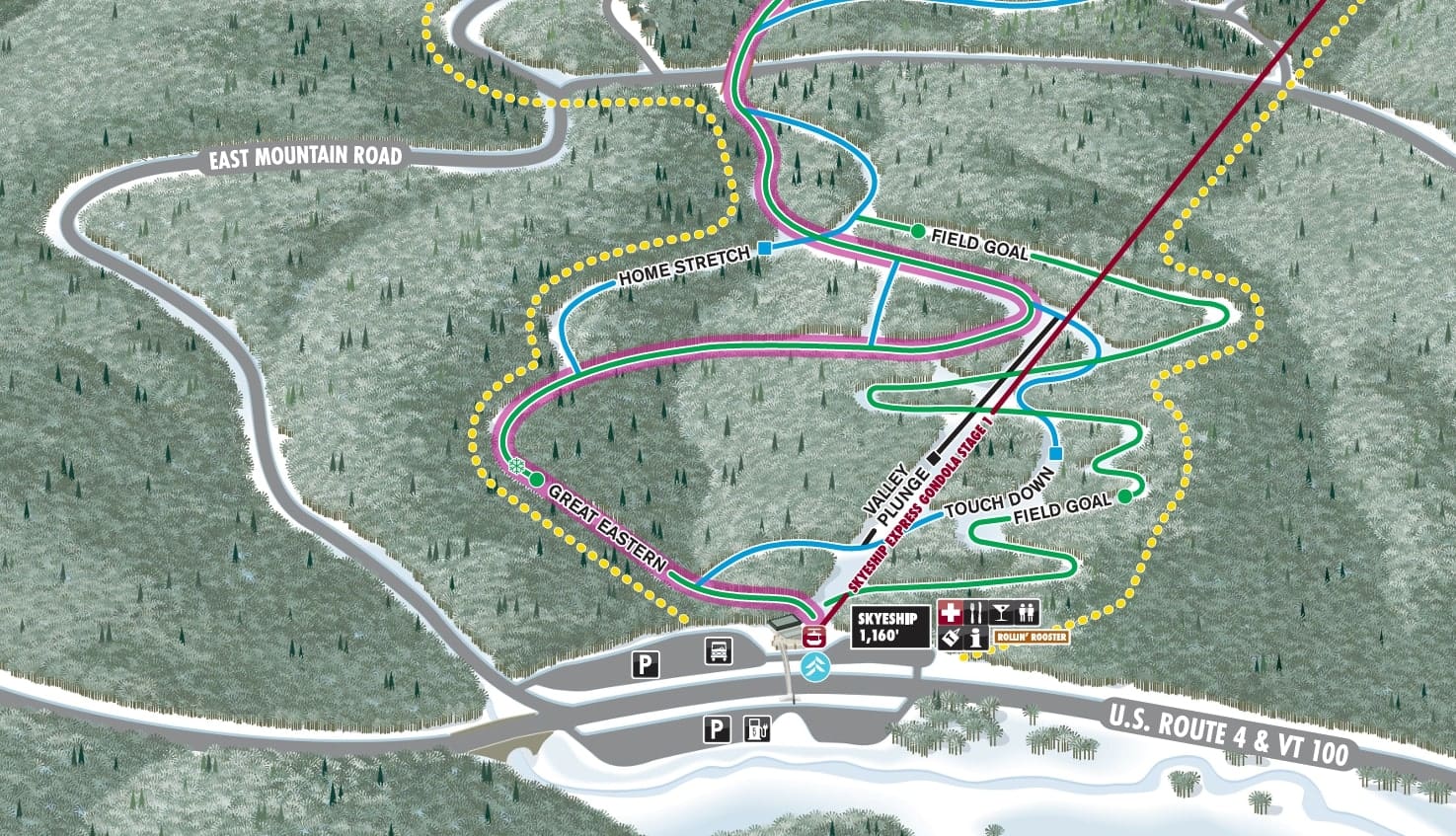Image resolution: width=1456 pixels, height=836 pixels.
Task: Open the Skyeship 1,160' base marker
Action: pos(889,626)
